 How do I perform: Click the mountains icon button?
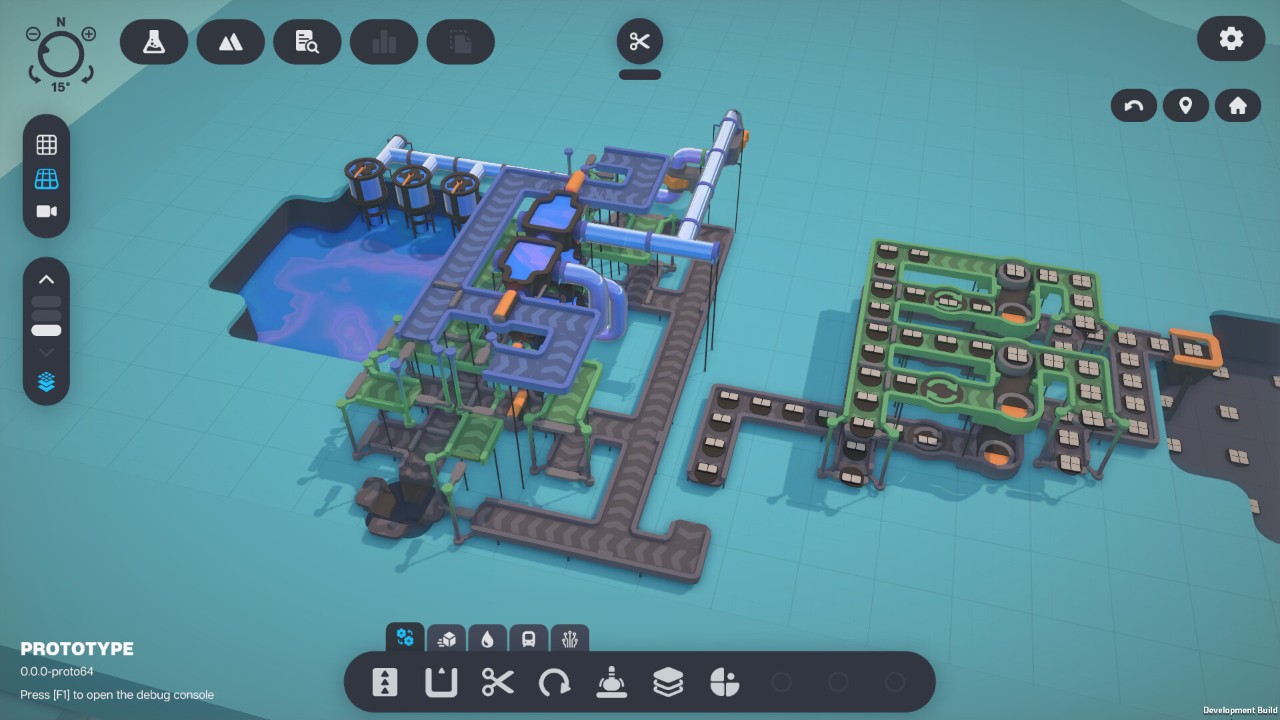(x=230, y=42)
